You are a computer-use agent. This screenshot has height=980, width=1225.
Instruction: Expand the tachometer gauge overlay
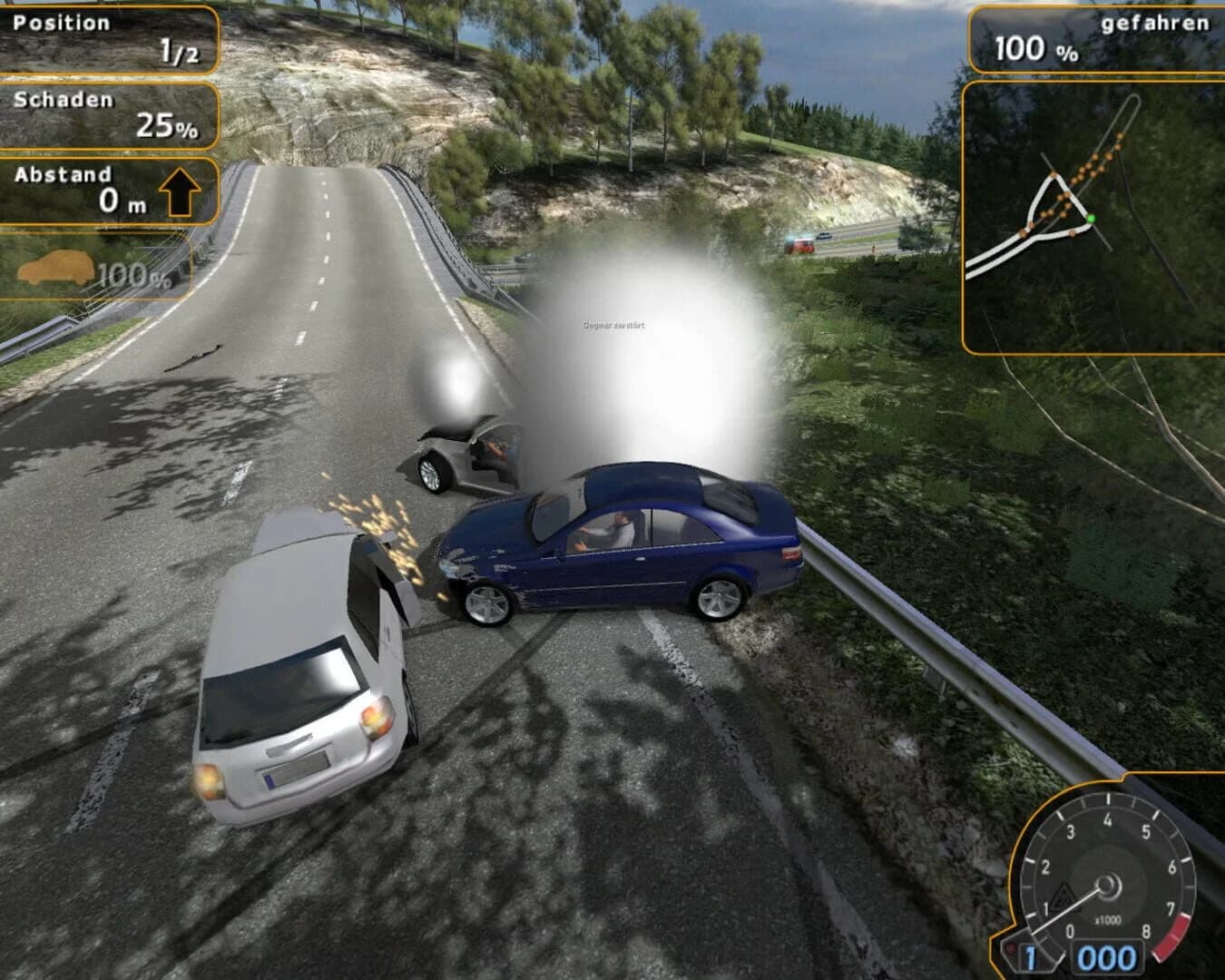pos(1107,885)
